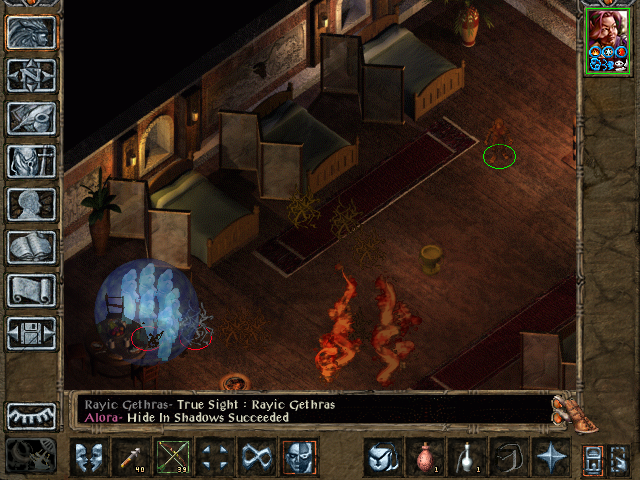Return to game with the top-left button

(31, 32)
